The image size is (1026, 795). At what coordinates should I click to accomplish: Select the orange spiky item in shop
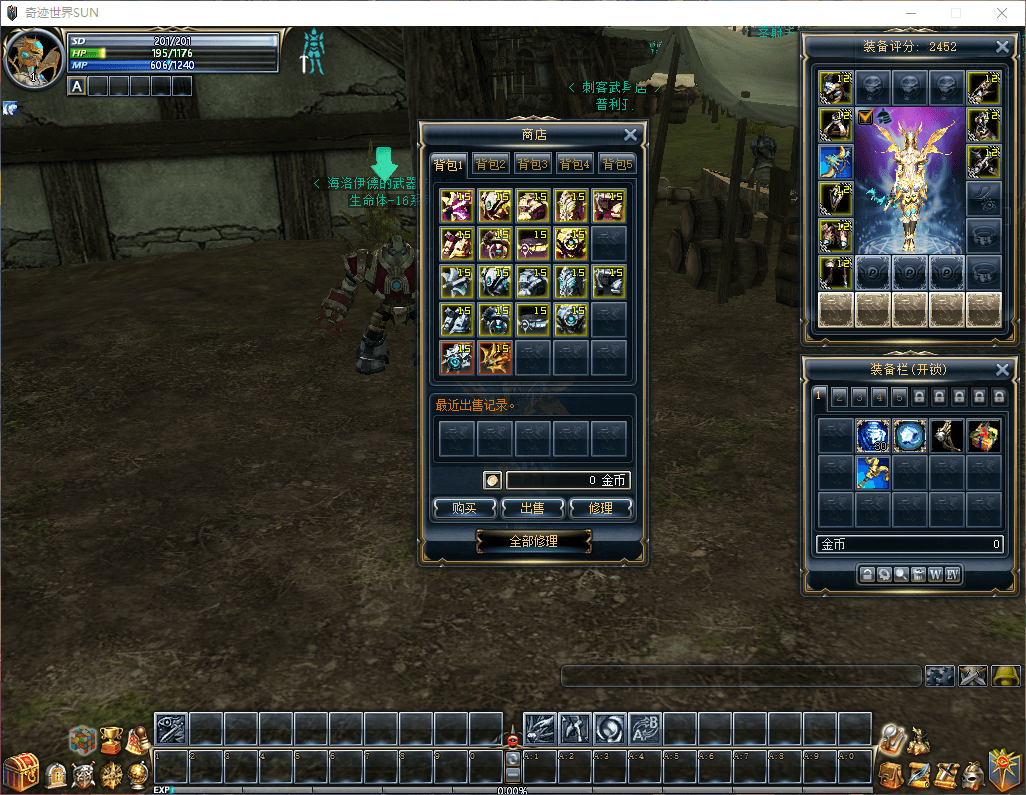click(495, 358)
